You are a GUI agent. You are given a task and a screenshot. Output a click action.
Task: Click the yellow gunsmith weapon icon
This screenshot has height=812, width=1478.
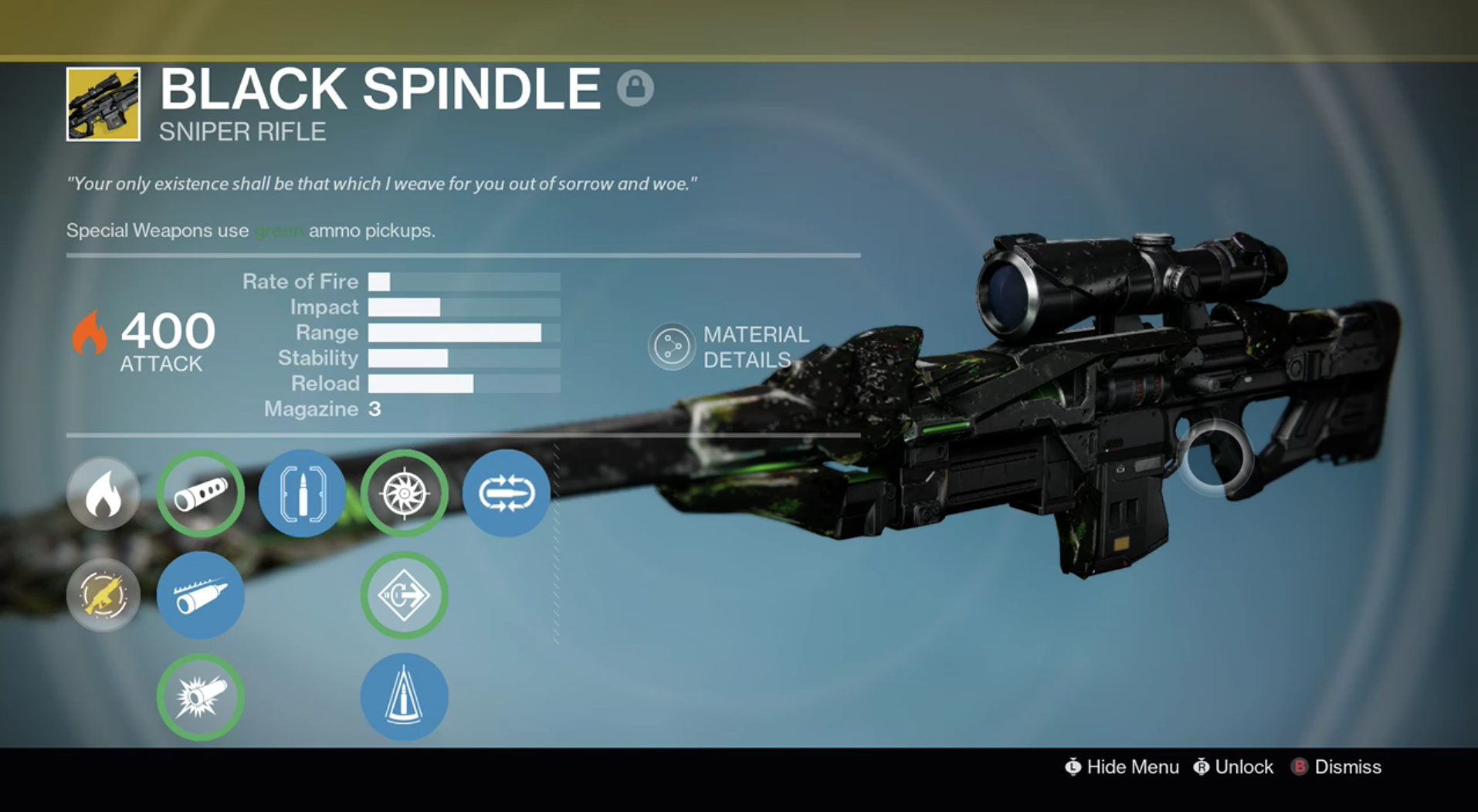tap(103, 595)
